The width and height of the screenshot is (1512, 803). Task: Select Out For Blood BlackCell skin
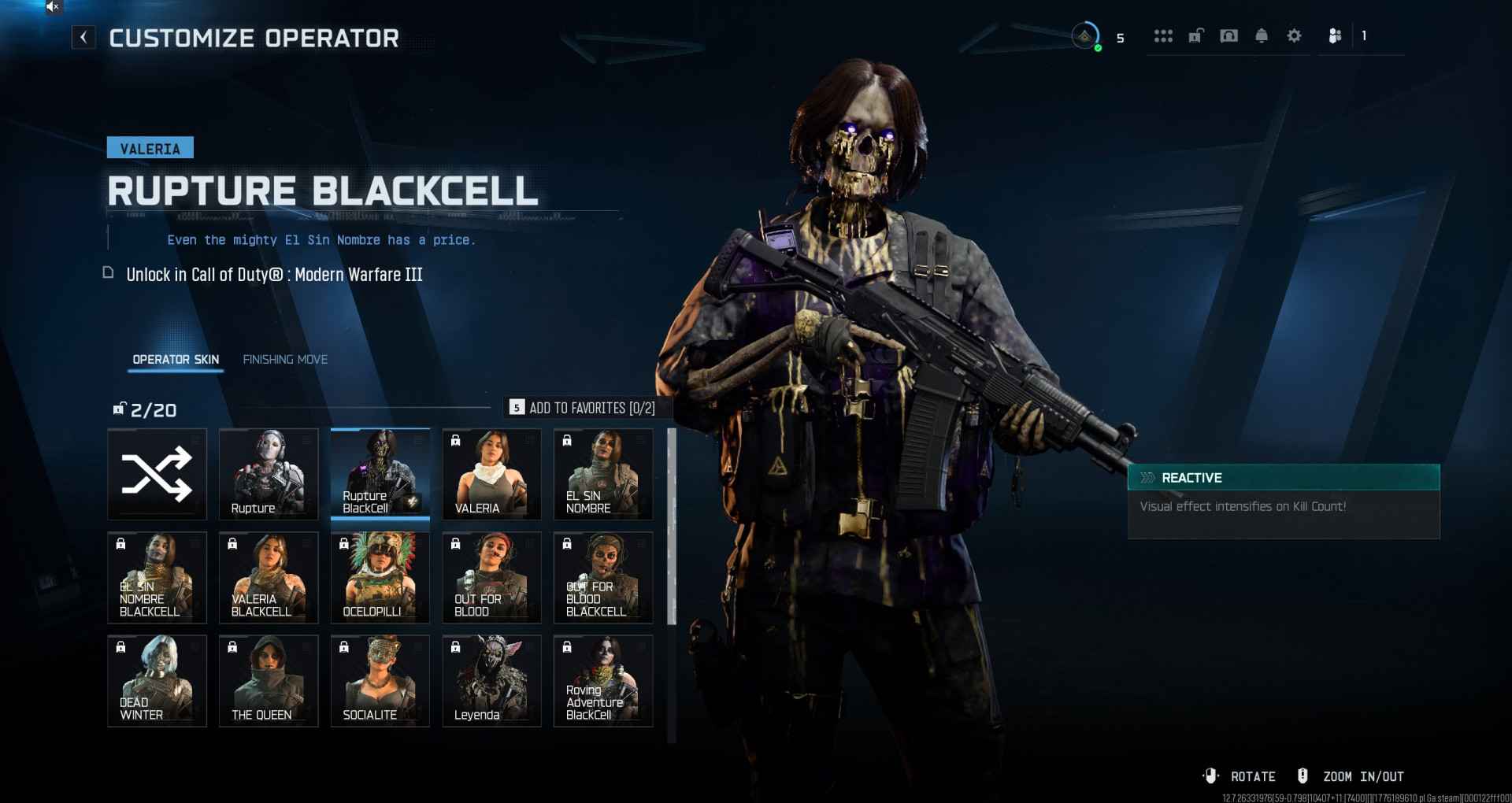tap(603, 577)
